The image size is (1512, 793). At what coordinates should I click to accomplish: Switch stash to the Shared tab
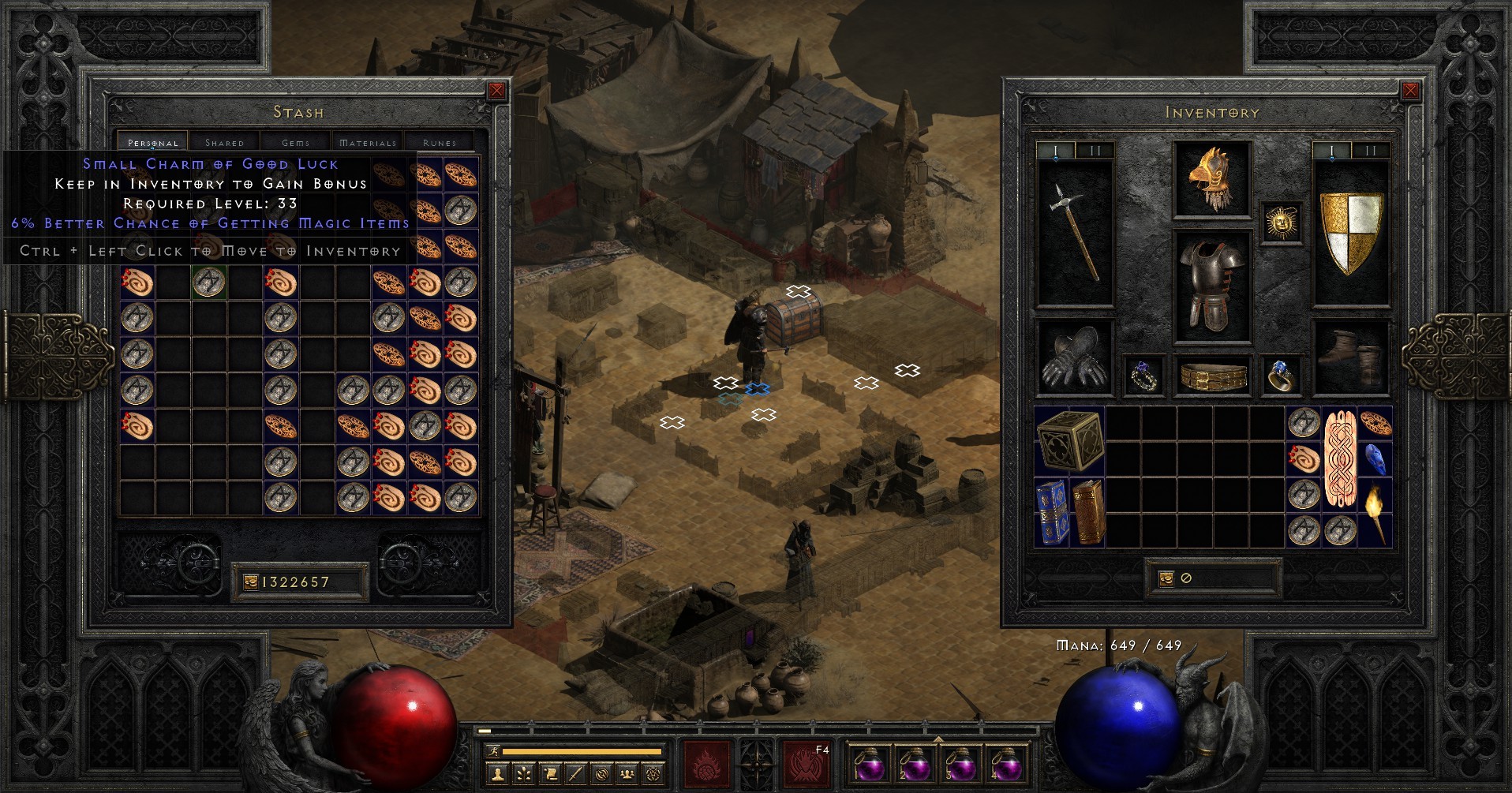(x=223, y=142)
